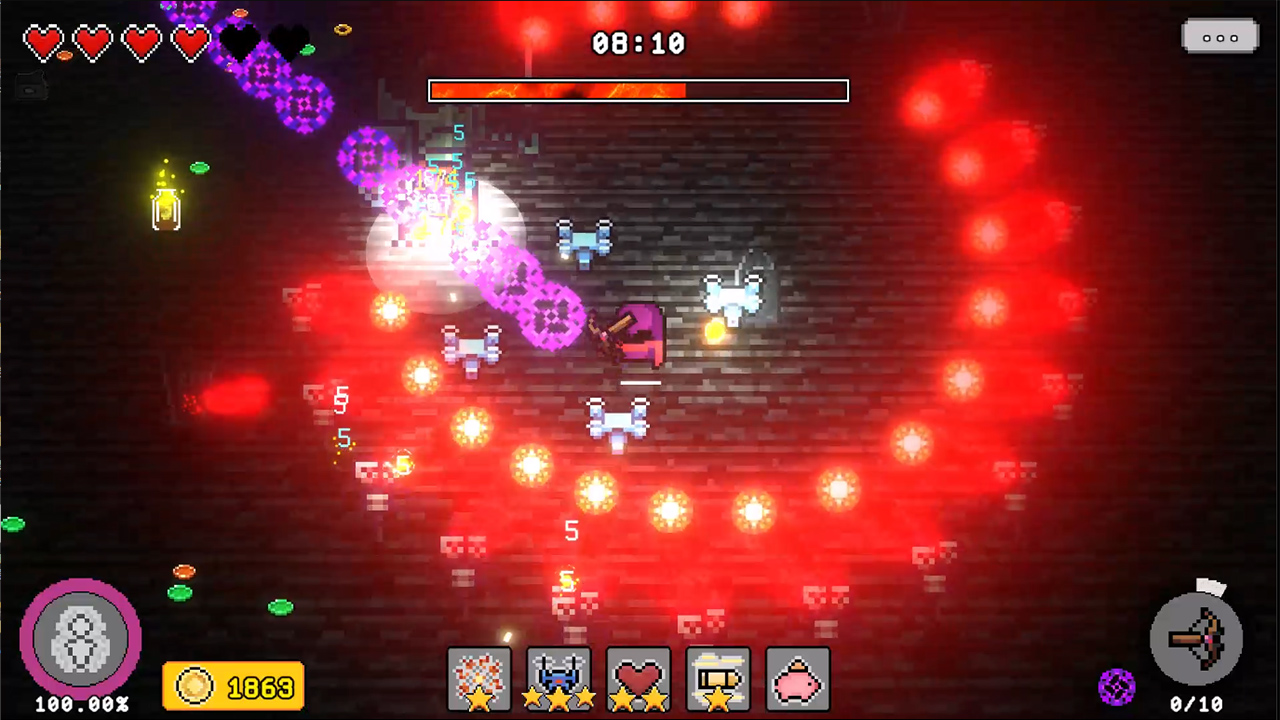Click the lantern pickup on the left
Image resolution: width=1280 pixels, height=720 pixels.
click(165, 208)
